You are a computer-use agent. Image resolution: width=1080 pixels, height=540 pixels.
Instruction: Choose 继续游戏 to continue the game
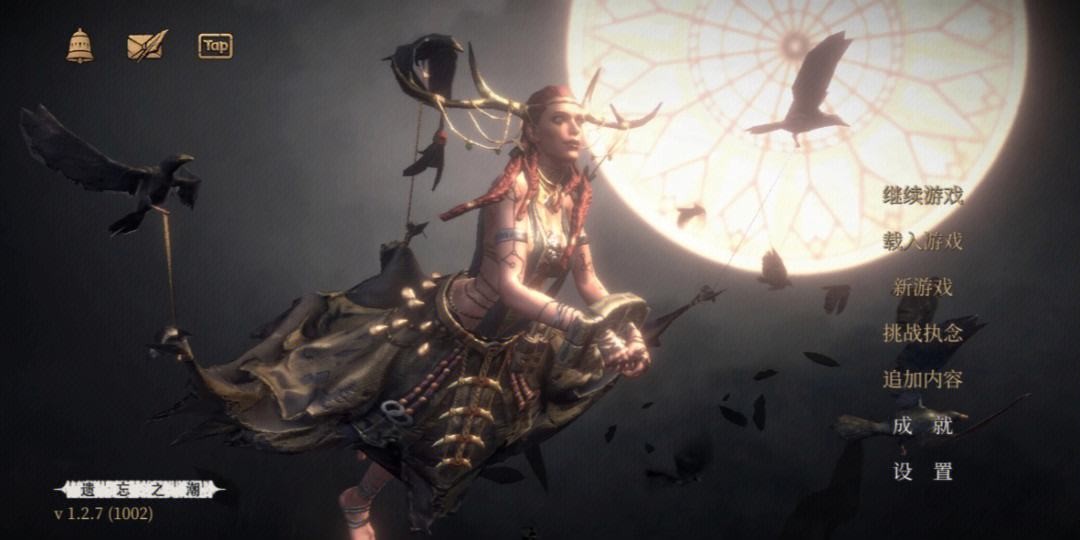point(922,195)
